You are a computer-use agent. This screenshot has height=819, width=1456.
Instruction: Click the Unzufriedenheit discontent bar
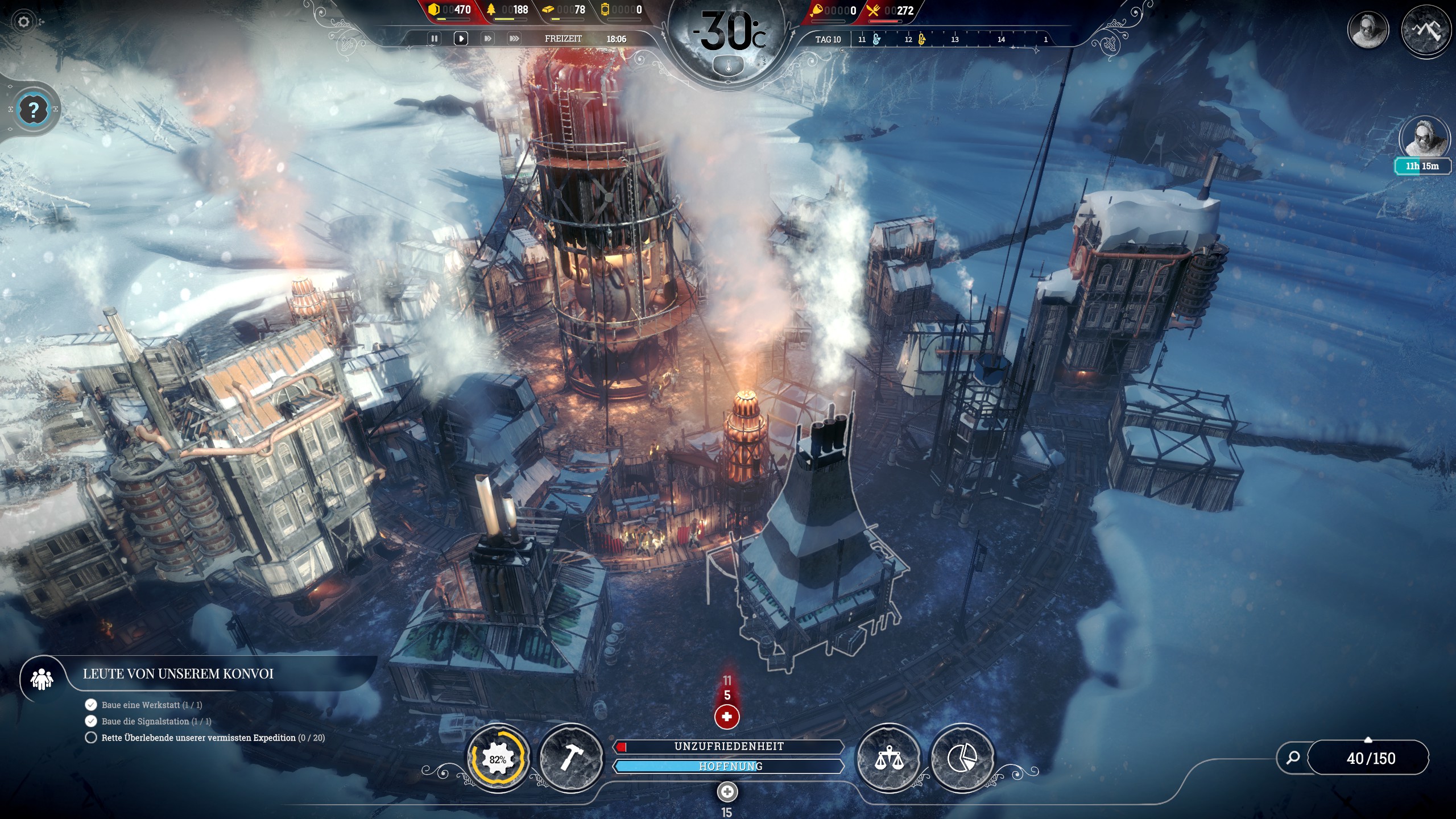[729, 746]
